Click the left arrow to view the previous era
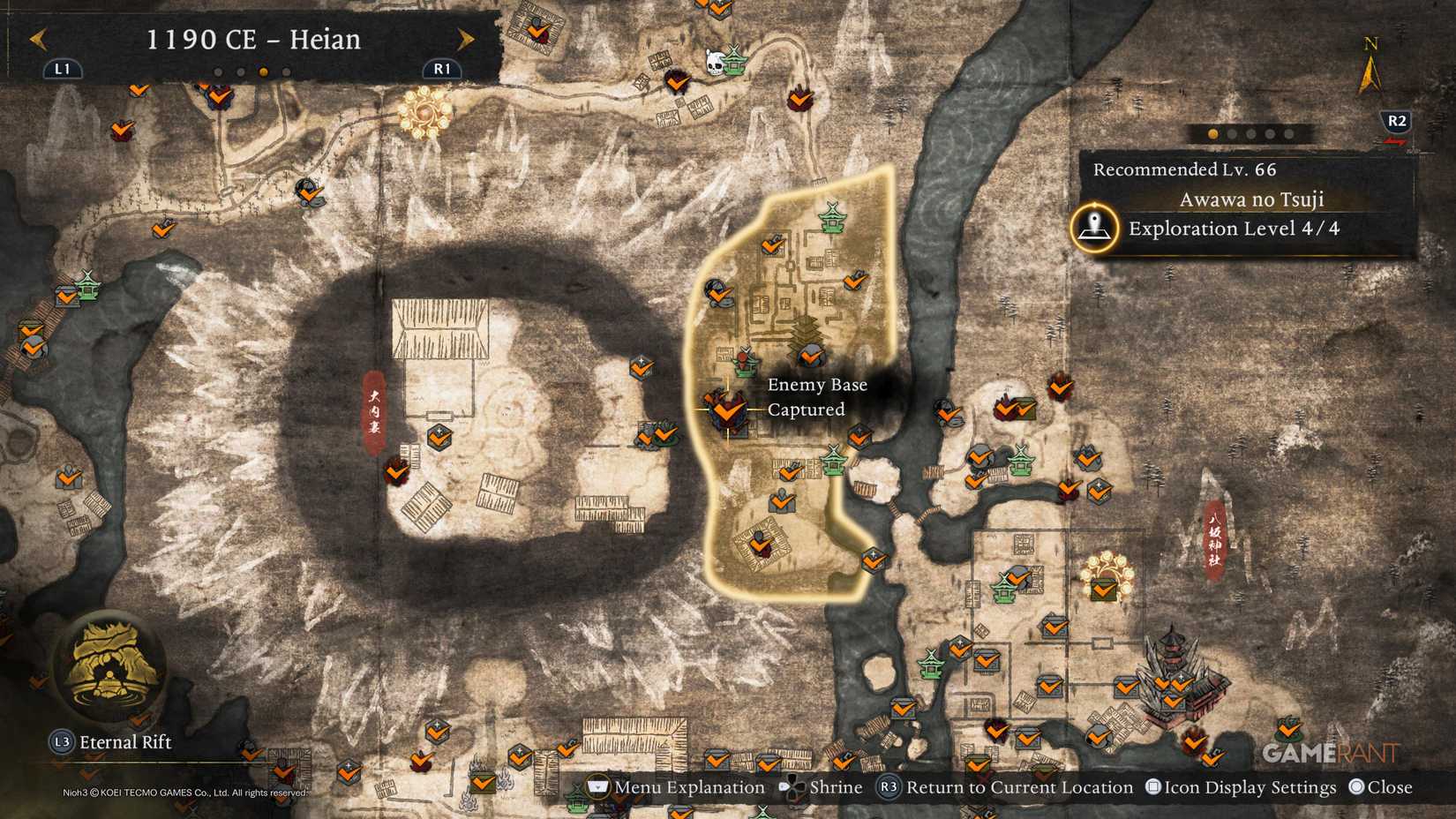This screenshot has height=819, width=1456. pyautogui.click(x=37, y=39)
